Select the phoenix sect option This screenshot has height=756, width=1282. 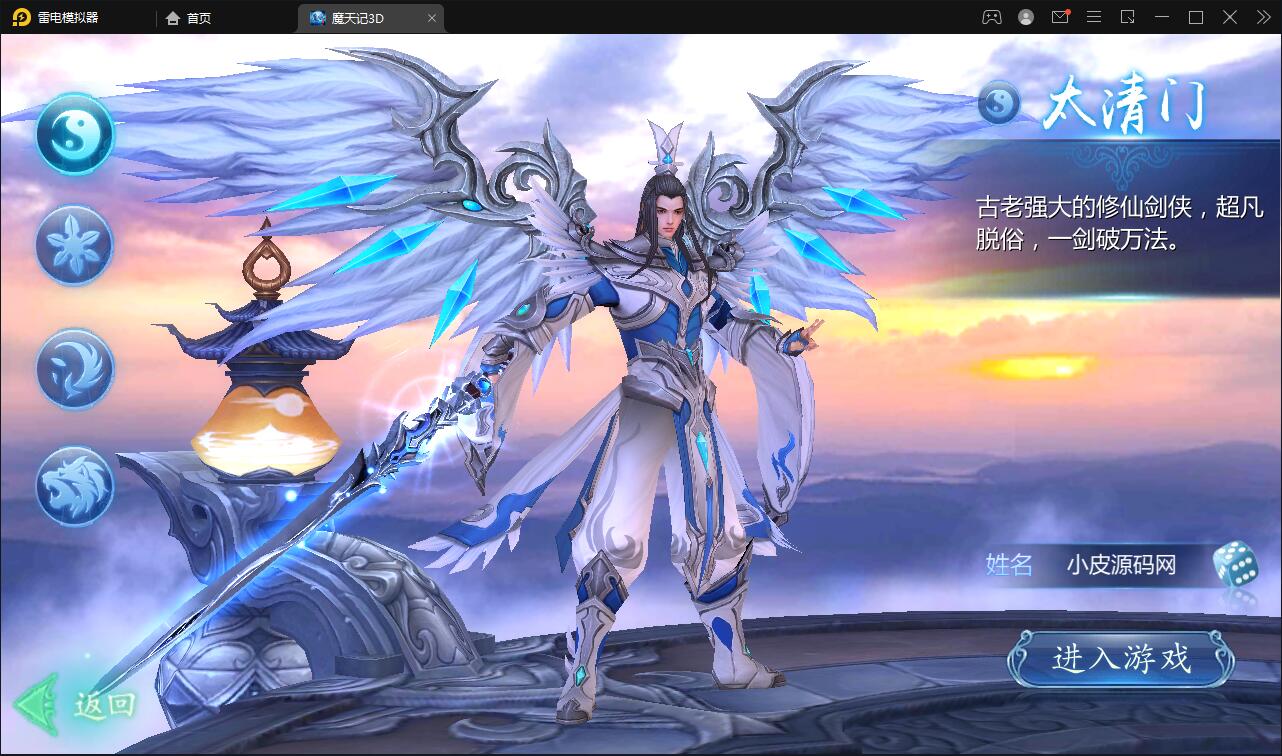[73, 368]
